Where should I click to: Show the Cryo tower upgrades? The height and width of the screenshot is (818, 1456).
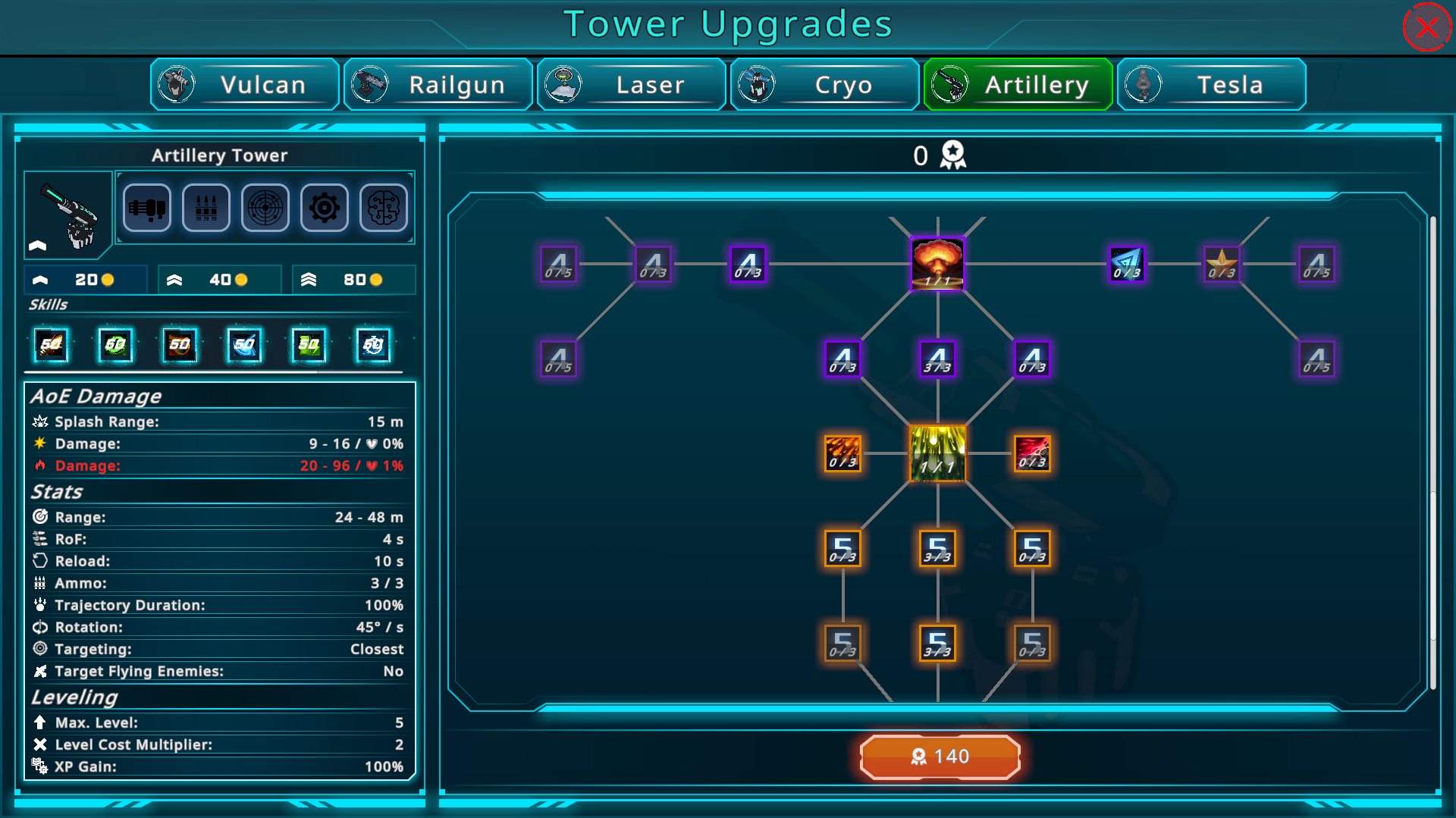tap(825, 84)
